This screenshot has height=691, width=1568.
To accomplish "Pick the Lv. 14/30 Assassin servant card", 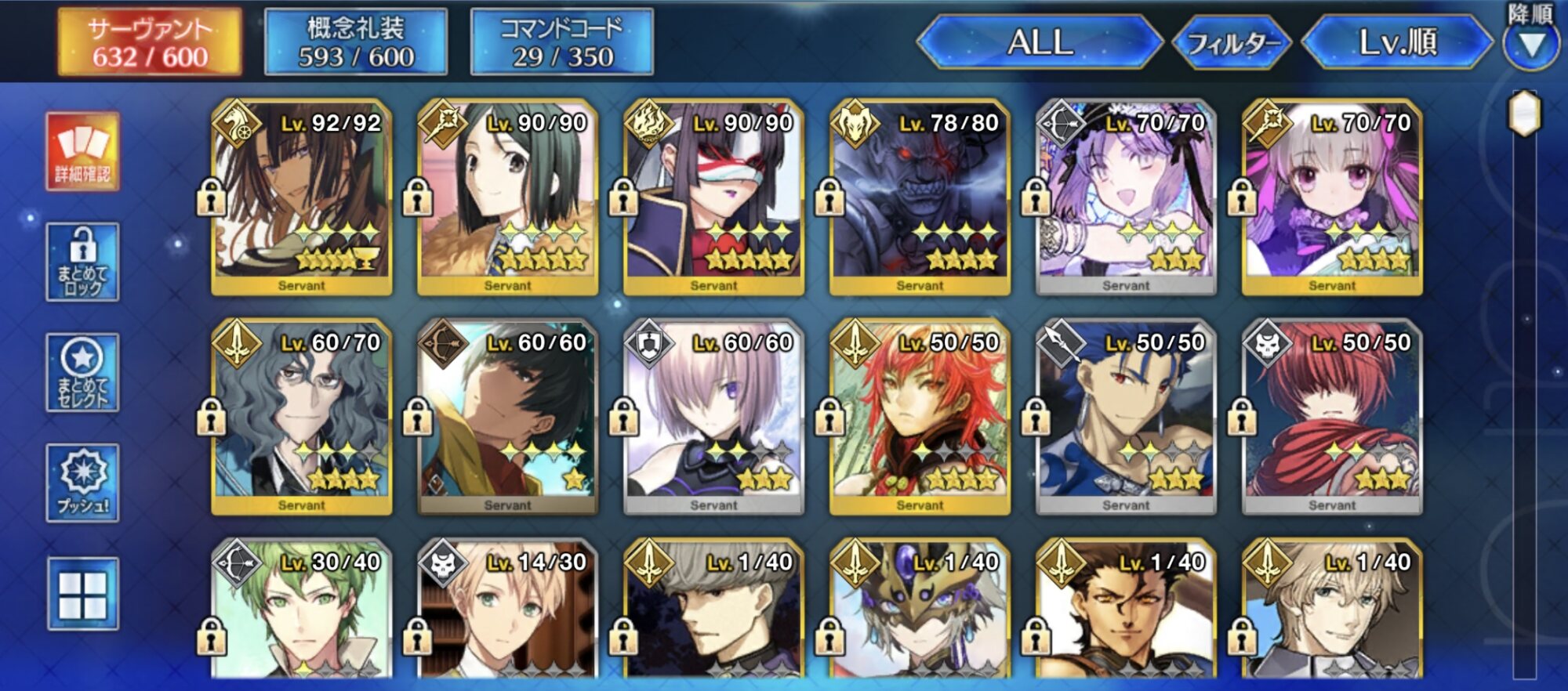I will tap(507, 611).
